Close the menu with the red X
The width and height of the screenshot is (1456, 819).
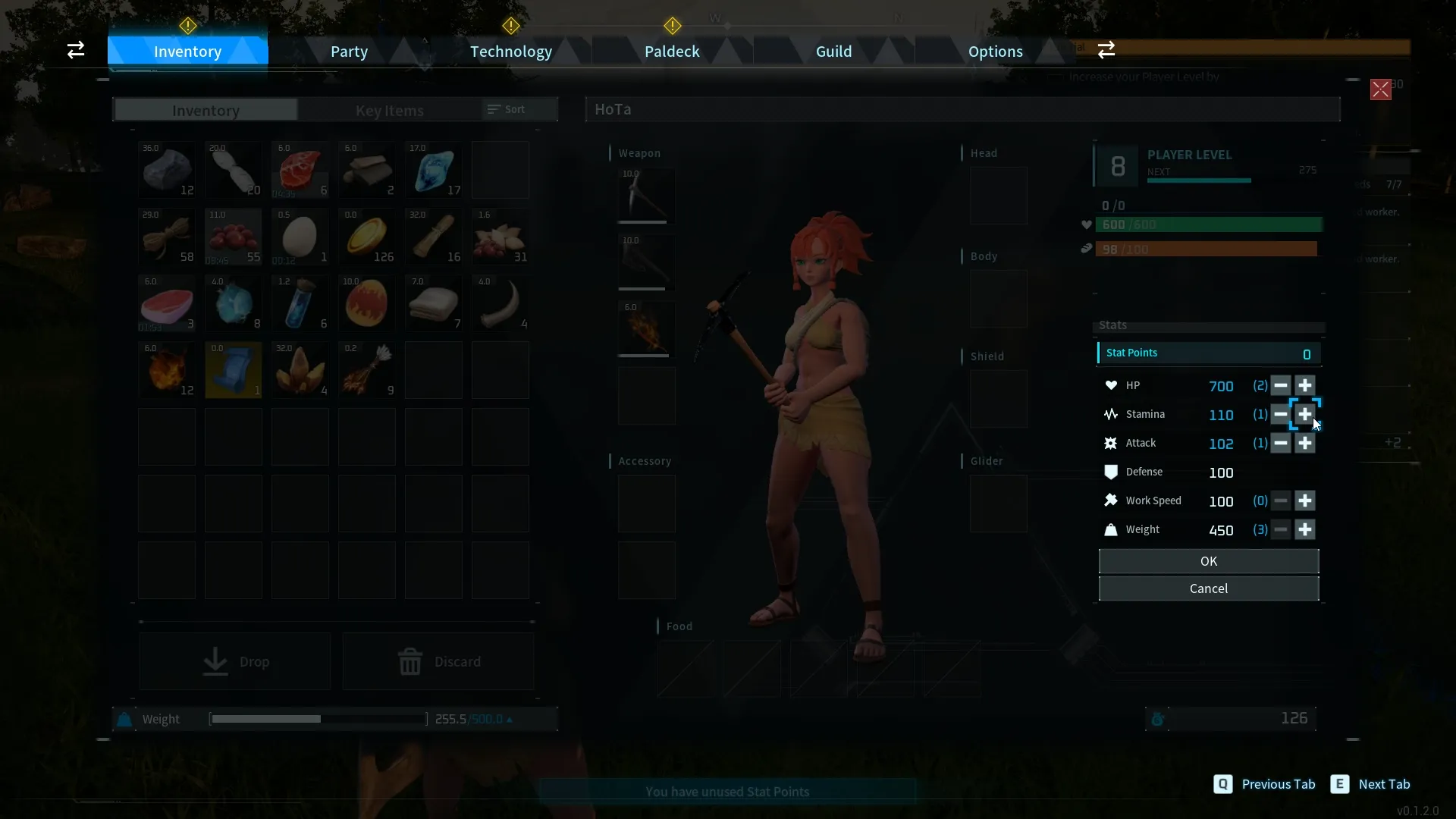(x=1380, y=89)
